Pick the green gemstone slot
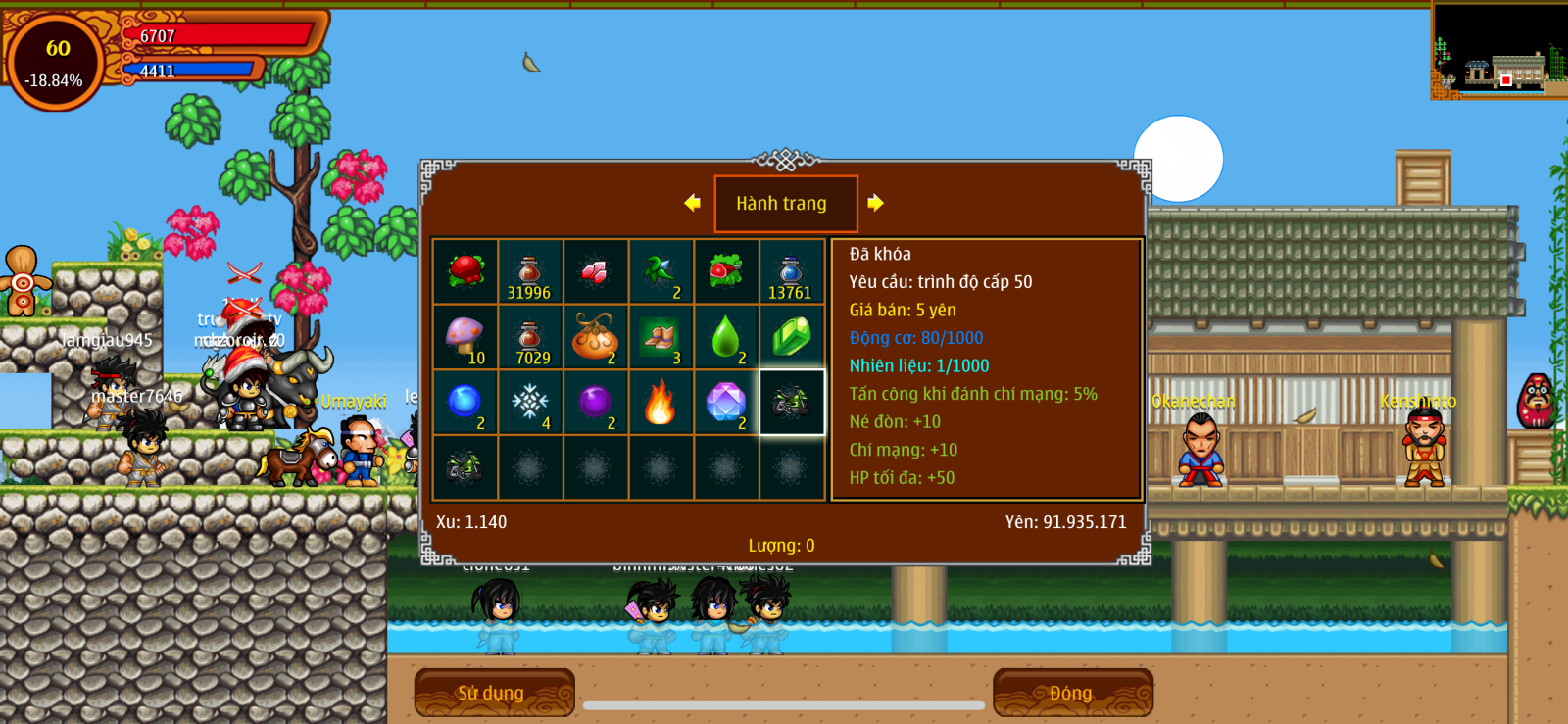 pos(791,336)
